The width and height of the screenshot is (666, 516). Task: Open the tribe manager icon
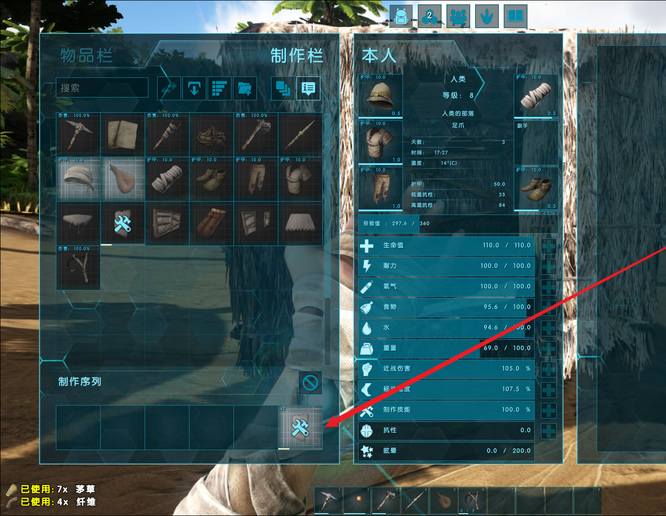click(x=459, y=16)
